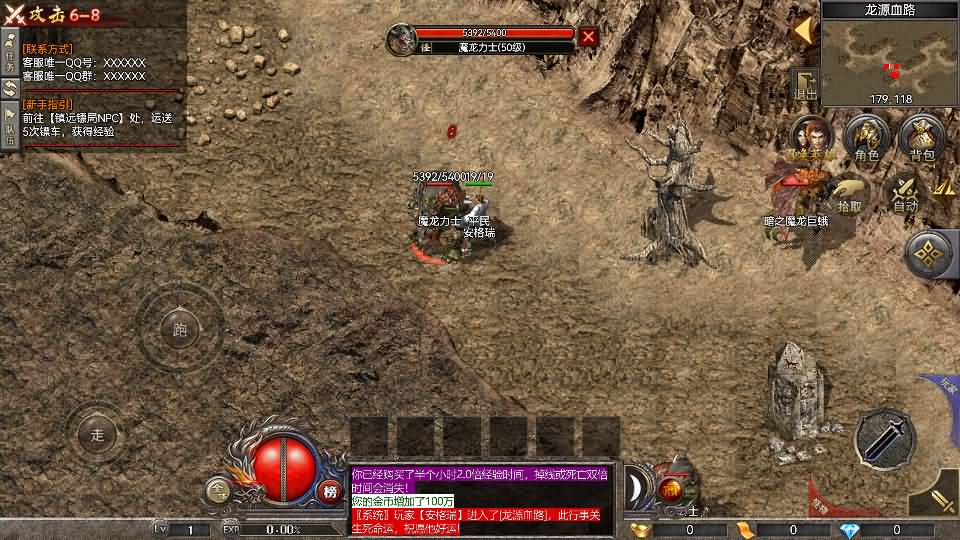Open the 背包 backpack
The width and height of the screenshot is (960, 540).
click(922, 138)
